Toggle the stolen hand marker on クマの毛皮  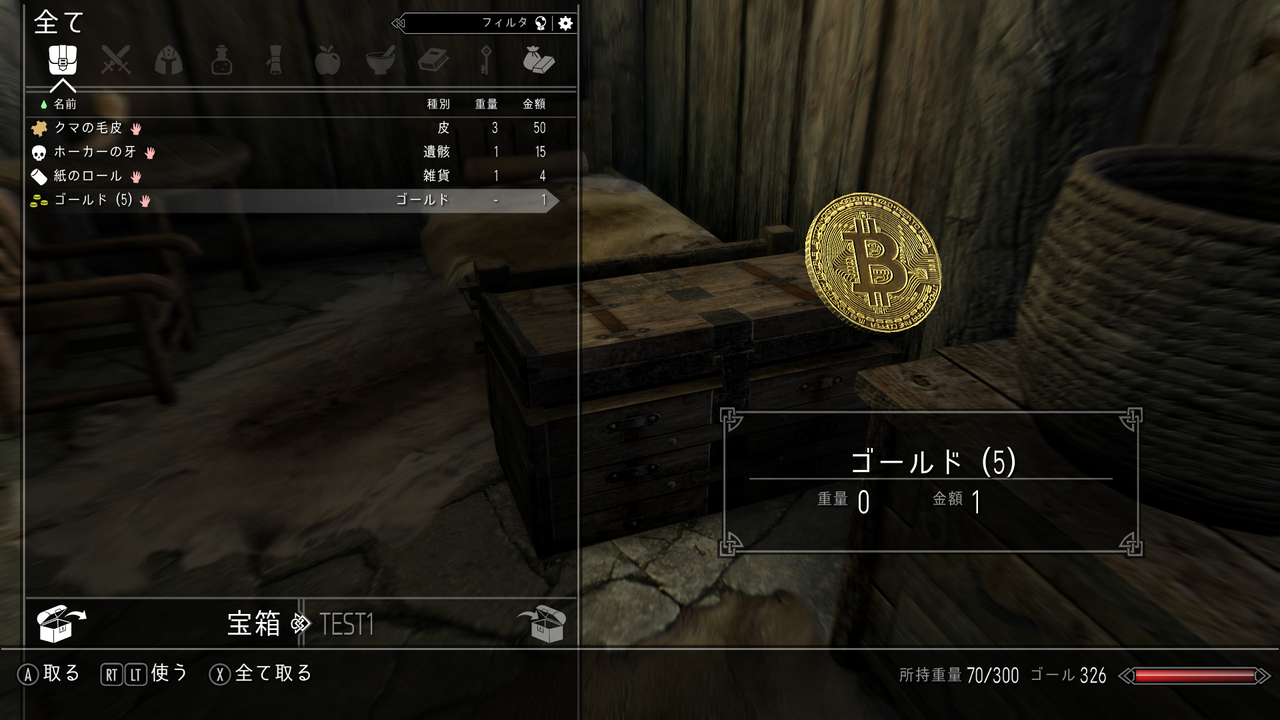[136, 128]
